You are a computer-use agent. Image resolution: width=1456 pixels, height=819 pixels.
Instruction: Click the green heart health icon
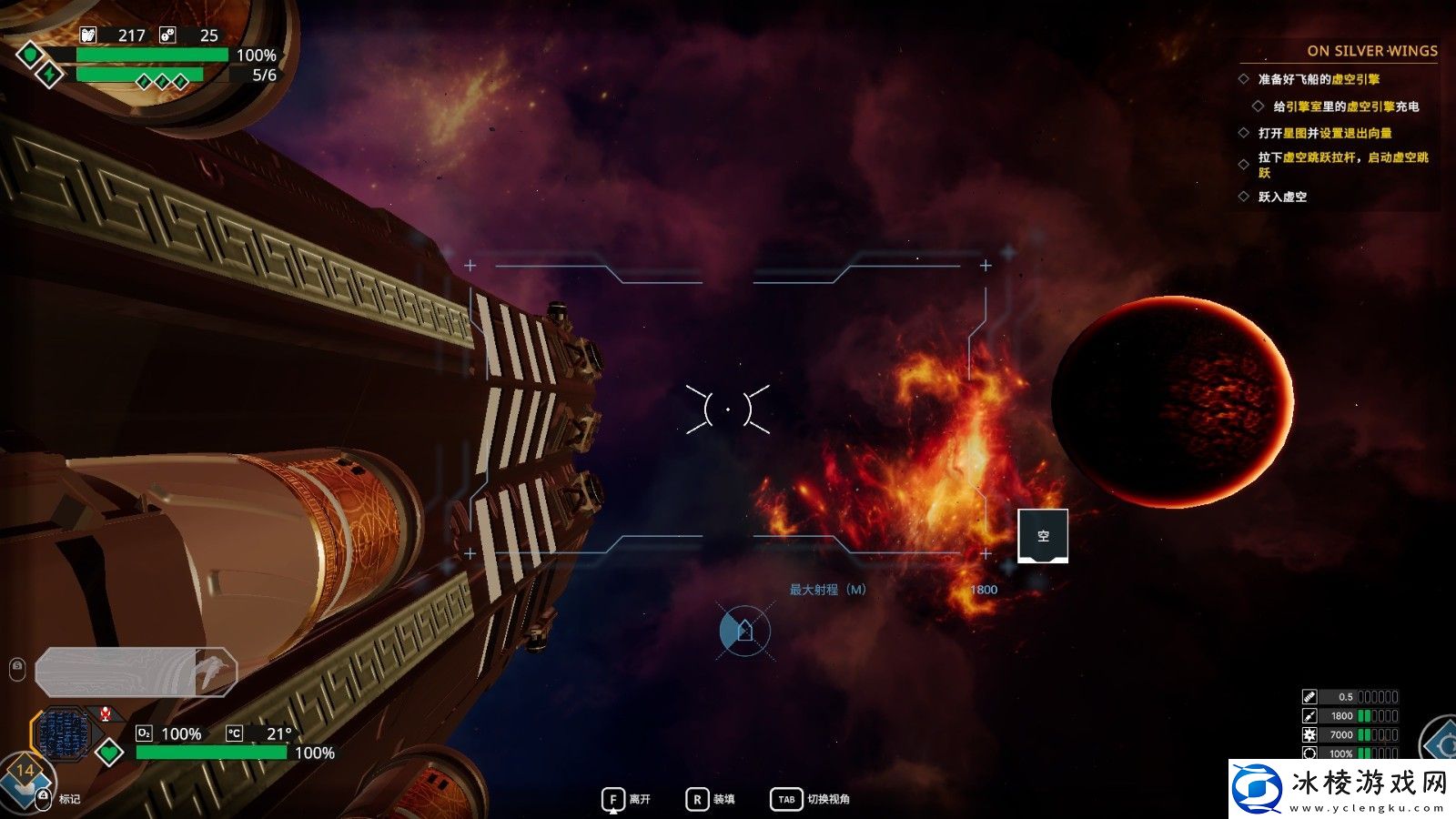click(109, 753)
